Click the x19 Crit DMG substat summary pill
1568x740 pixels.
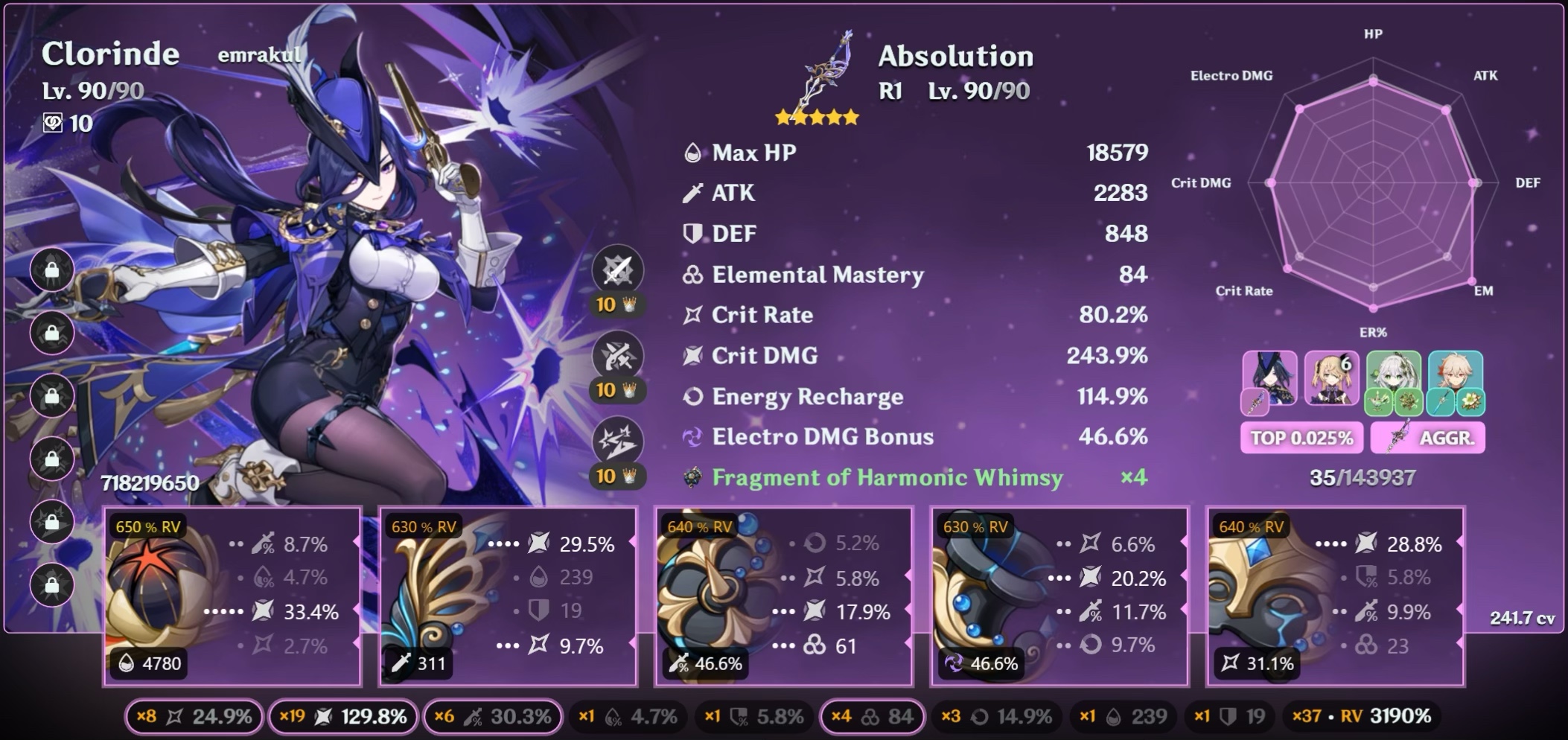click(342, 716)
